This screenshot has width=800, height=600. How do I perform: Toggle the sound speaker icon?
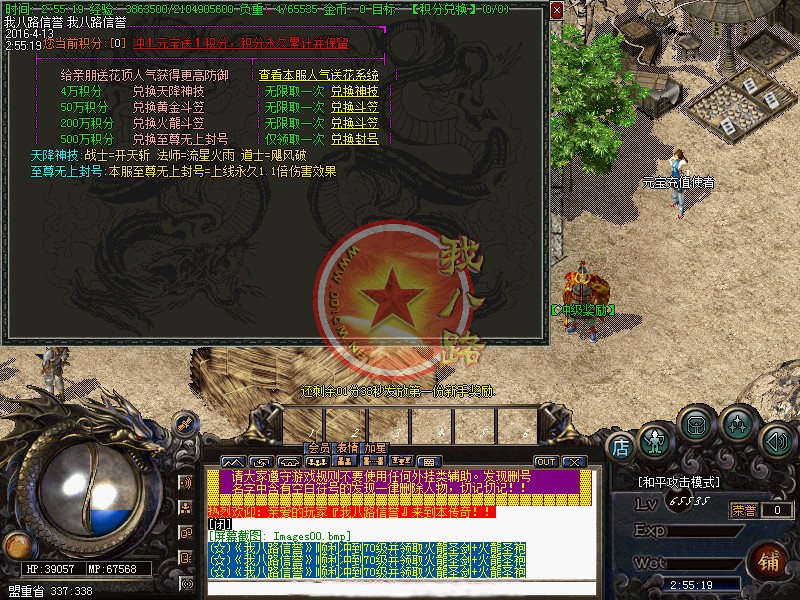pyautogui.click(x=774, y=440)
